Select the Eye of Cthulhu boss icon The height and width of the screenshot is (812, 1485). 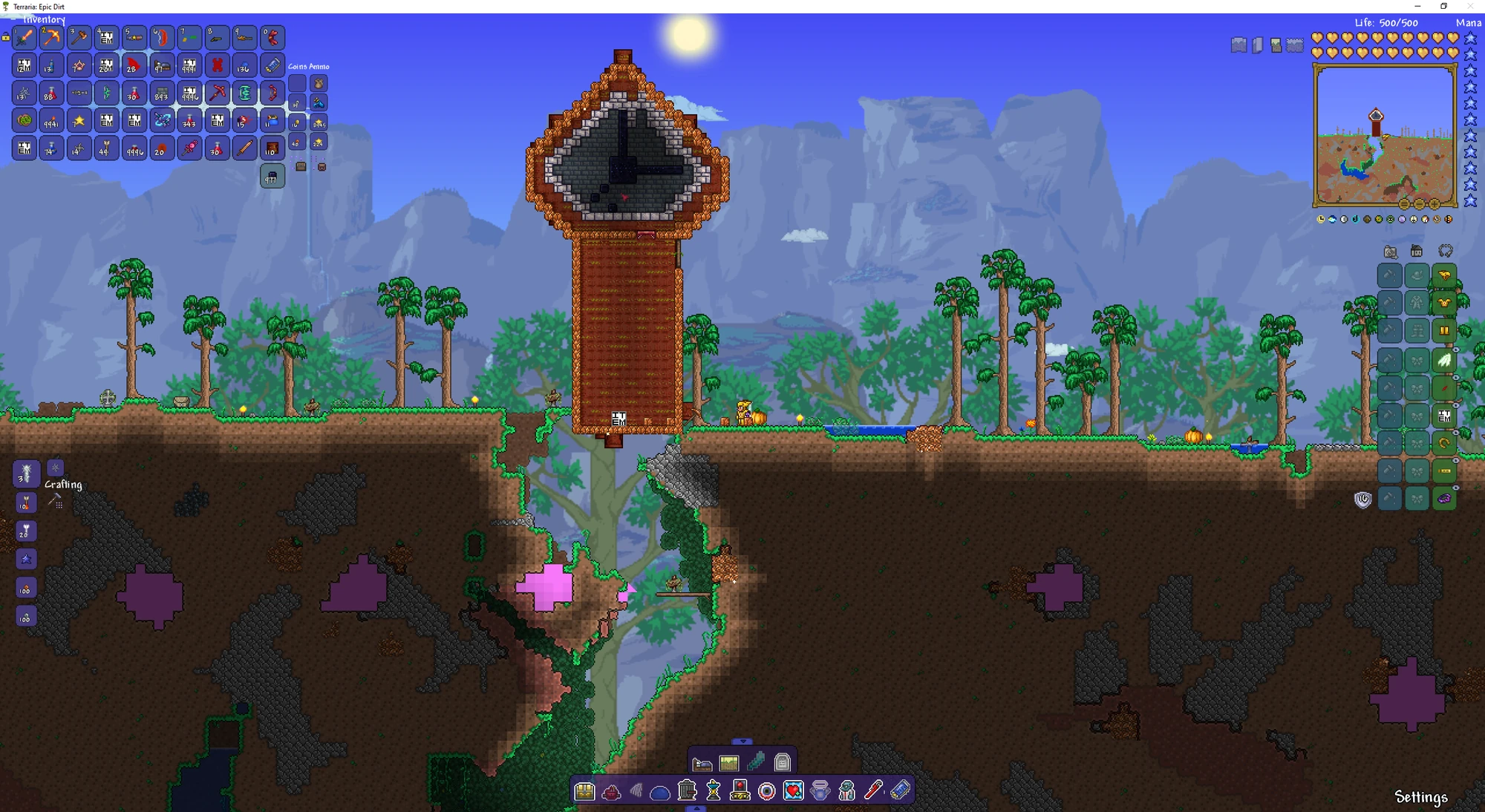(767, 791)
